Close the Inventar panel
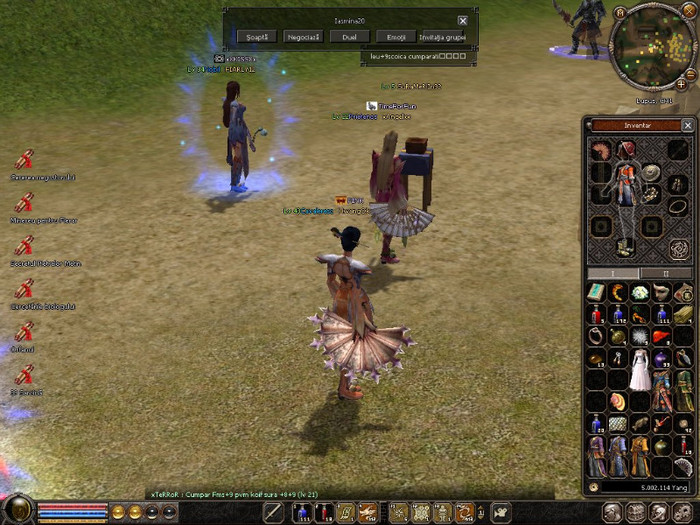The height and width of the screenshot is (525, 700). 687,125
